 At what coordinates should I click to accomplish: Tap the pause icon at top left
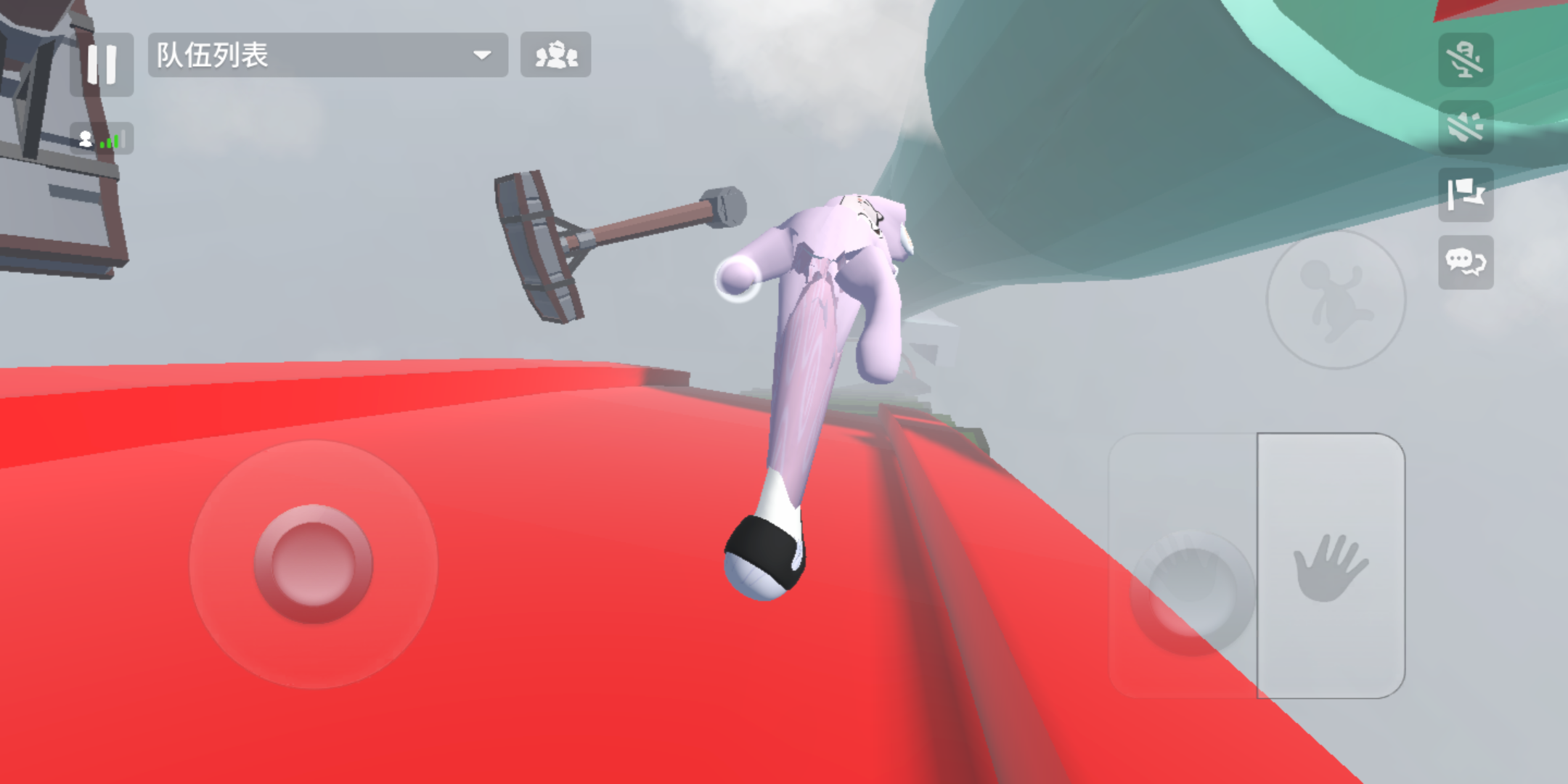click(x=102, y=65)
